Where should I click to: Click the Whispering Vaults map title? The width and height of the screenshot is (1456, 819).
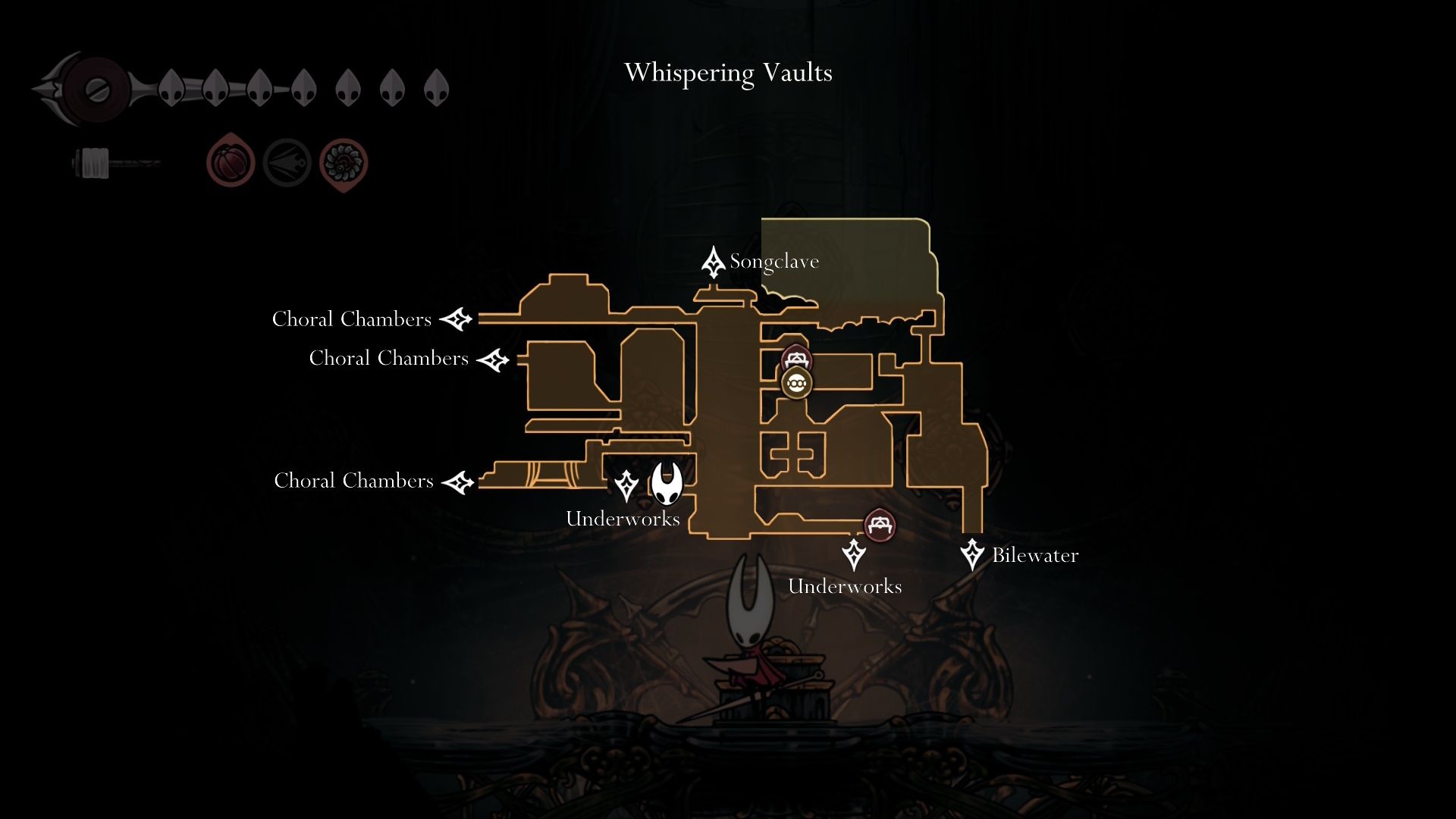[x=728, y=74]
